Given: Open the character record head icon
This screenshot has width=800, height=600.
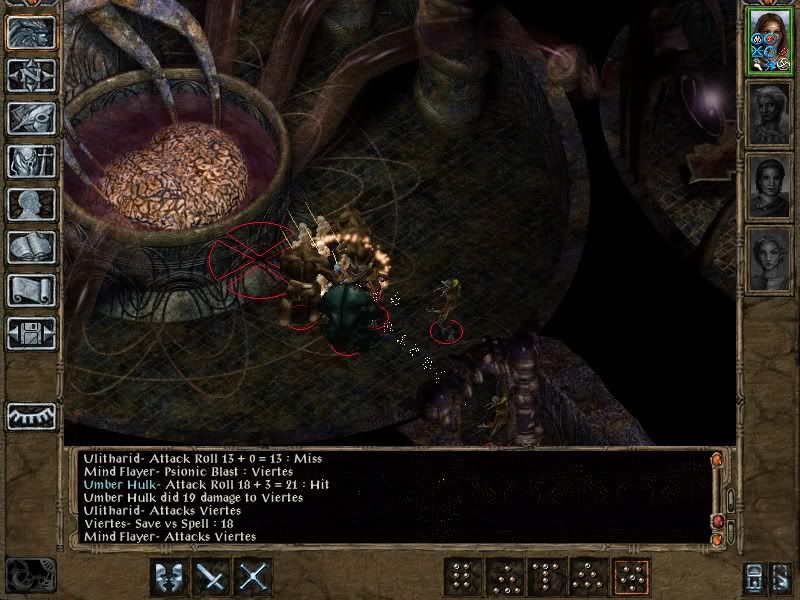Looking at the screenshot, I should pyautogui.click(x=31, y=204).
